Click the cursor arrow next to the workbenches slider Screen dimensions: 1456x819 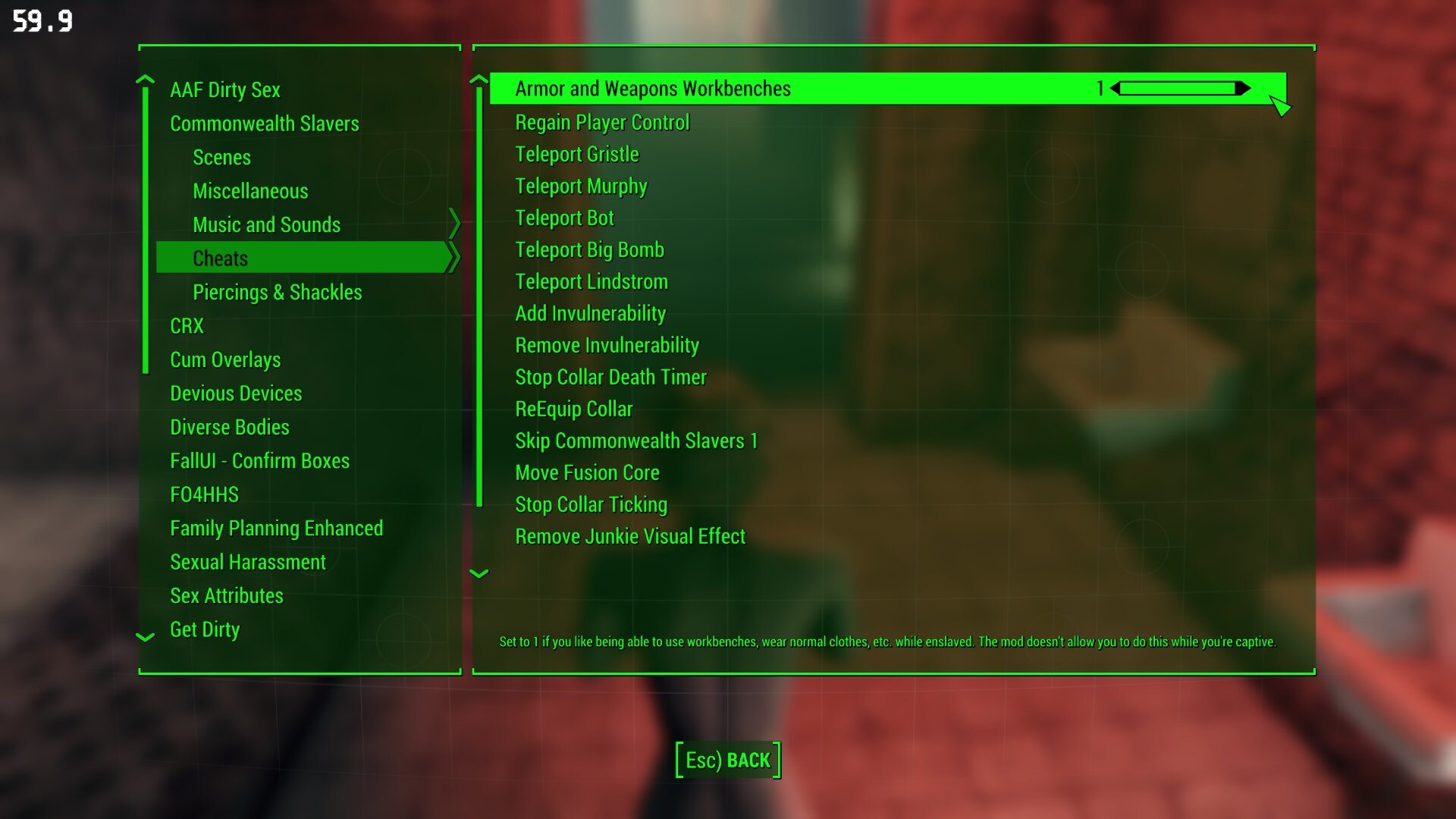[x=1280, y=105]
